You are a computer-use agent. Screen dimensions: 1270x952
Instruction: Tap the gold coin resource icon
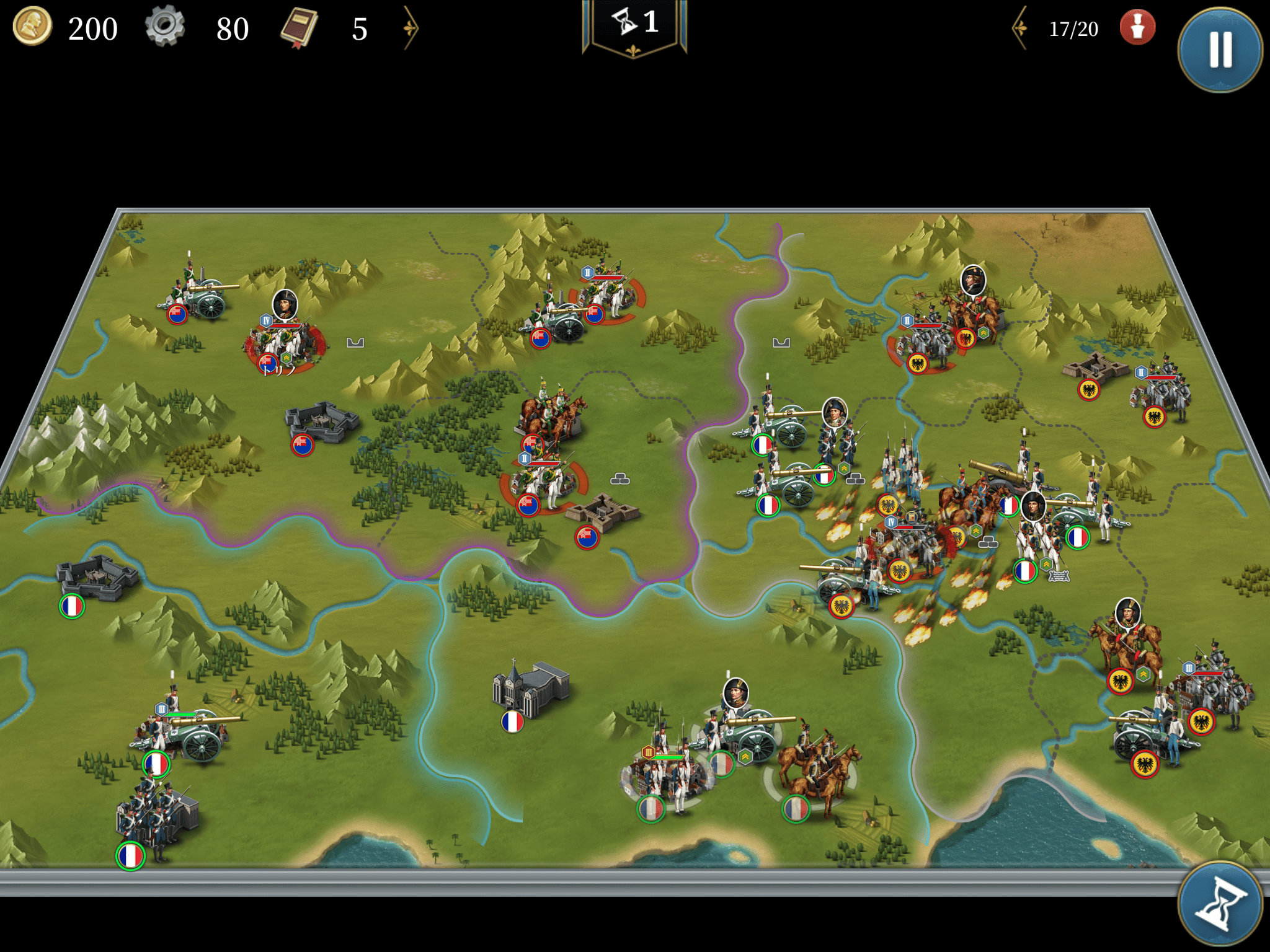[x=32, y=27]
